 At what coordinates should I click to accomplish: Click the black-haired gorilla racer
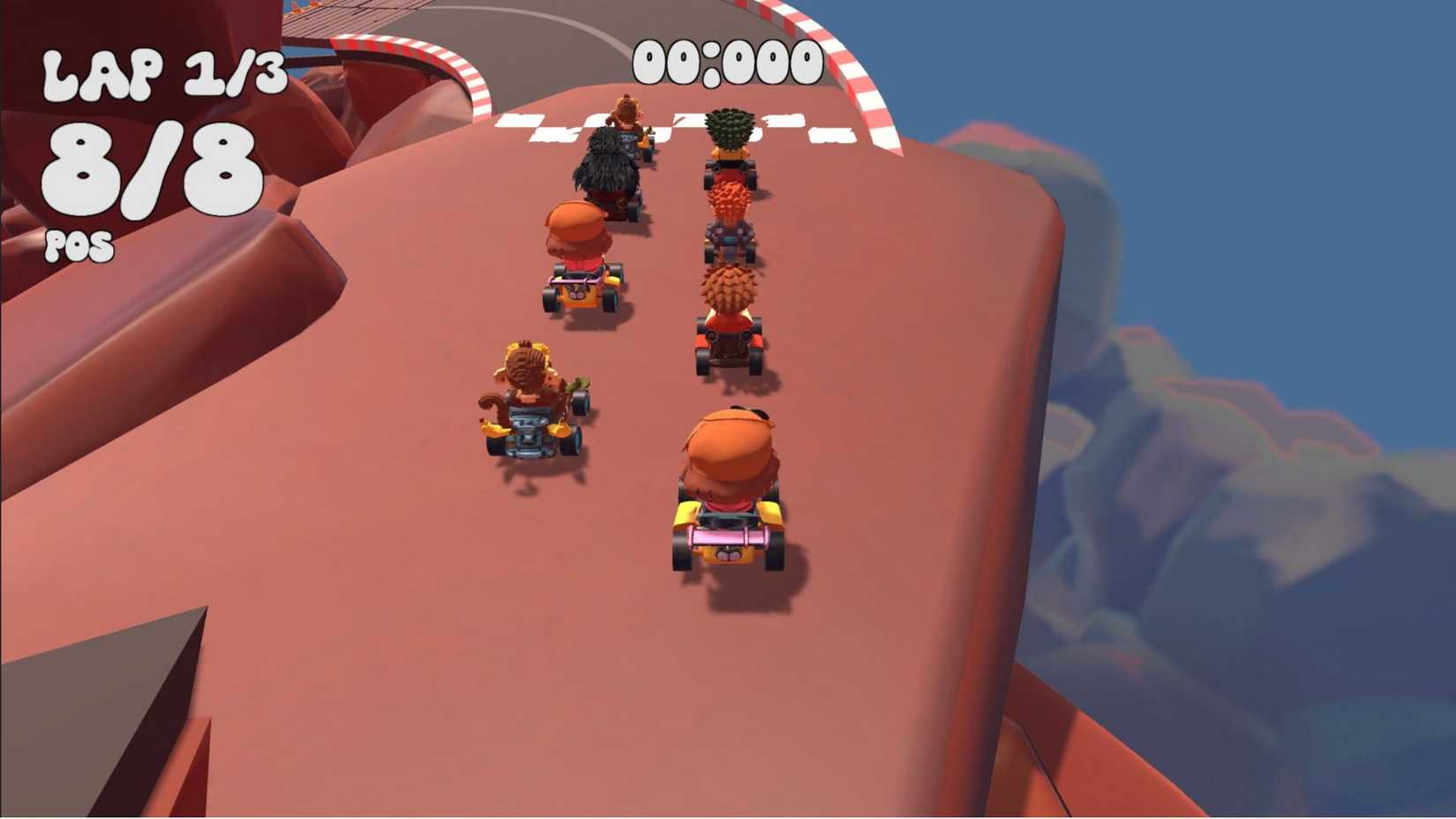click(x=604, y=168)
